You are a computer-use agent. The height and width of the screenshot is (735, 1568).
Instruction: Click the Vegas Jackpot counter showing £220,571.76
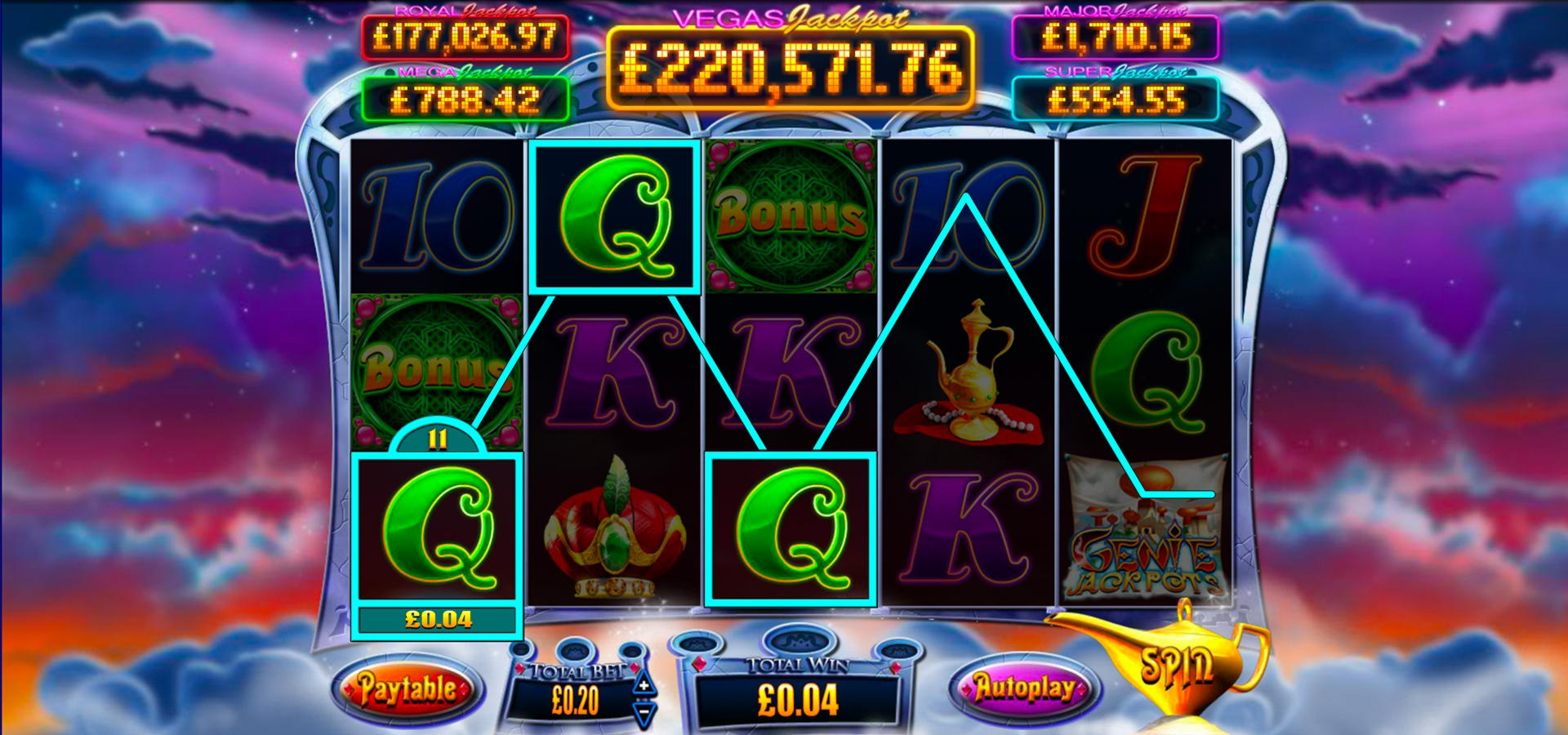pyautogui.click(x=786, y=69)
